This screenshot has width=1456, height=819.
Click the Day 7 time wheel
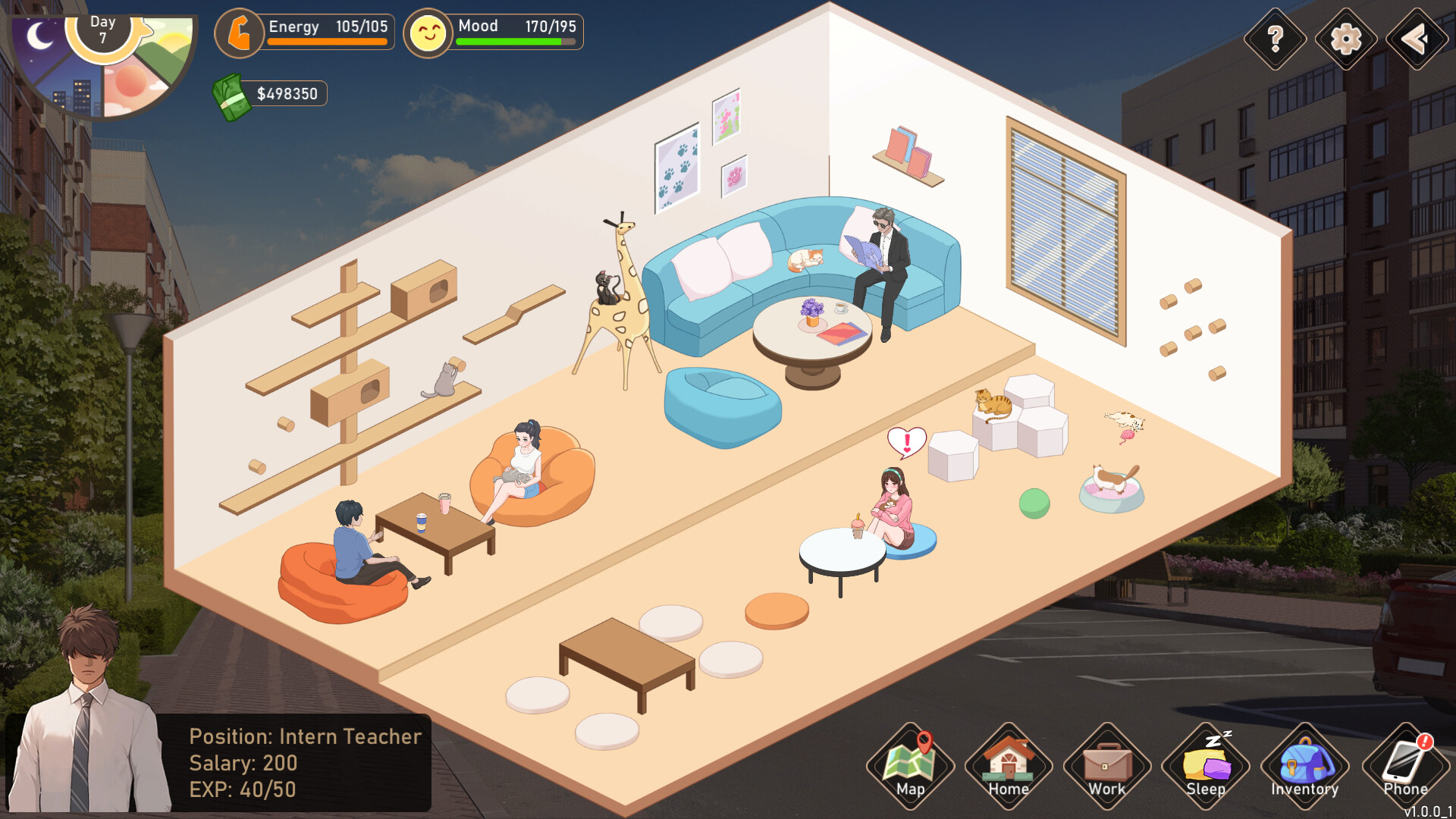click(103, 30)
